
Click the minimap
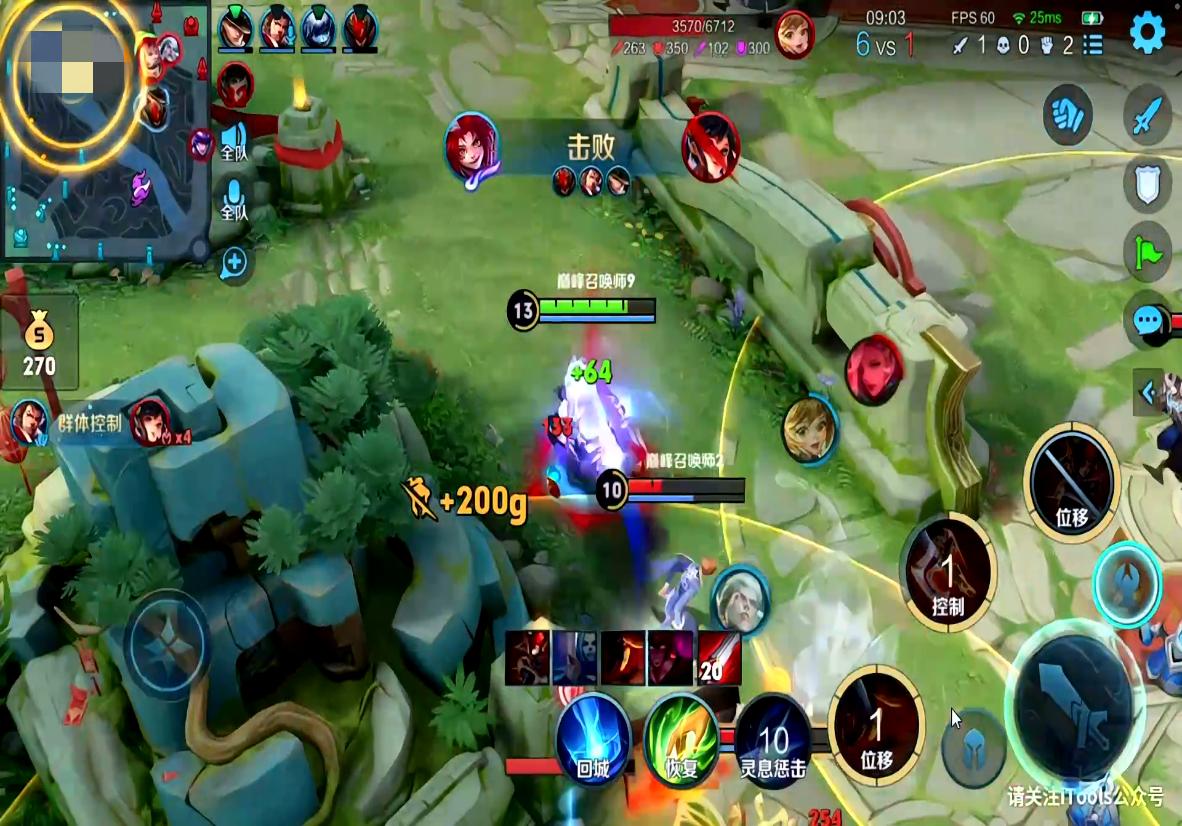(104, 130)
